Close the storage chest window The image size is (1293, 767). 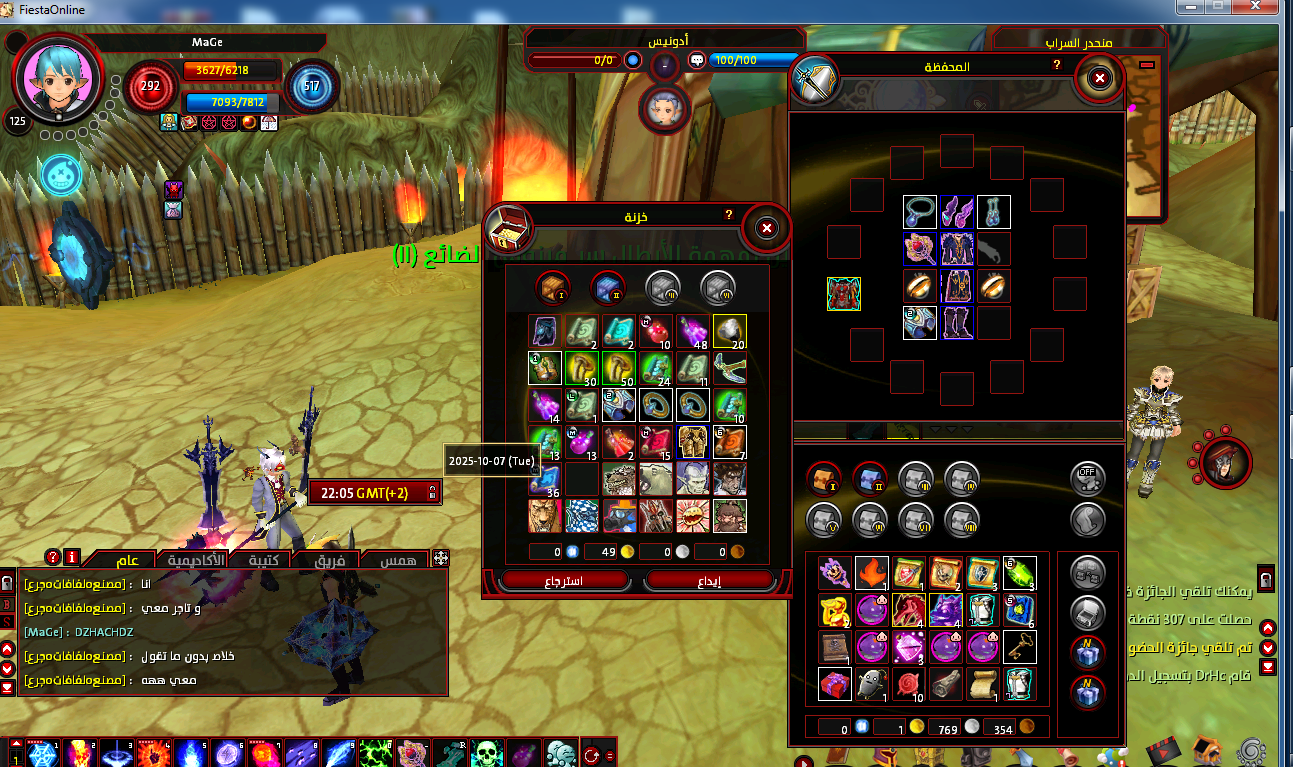pyautogui.click(x=767, y=229)
